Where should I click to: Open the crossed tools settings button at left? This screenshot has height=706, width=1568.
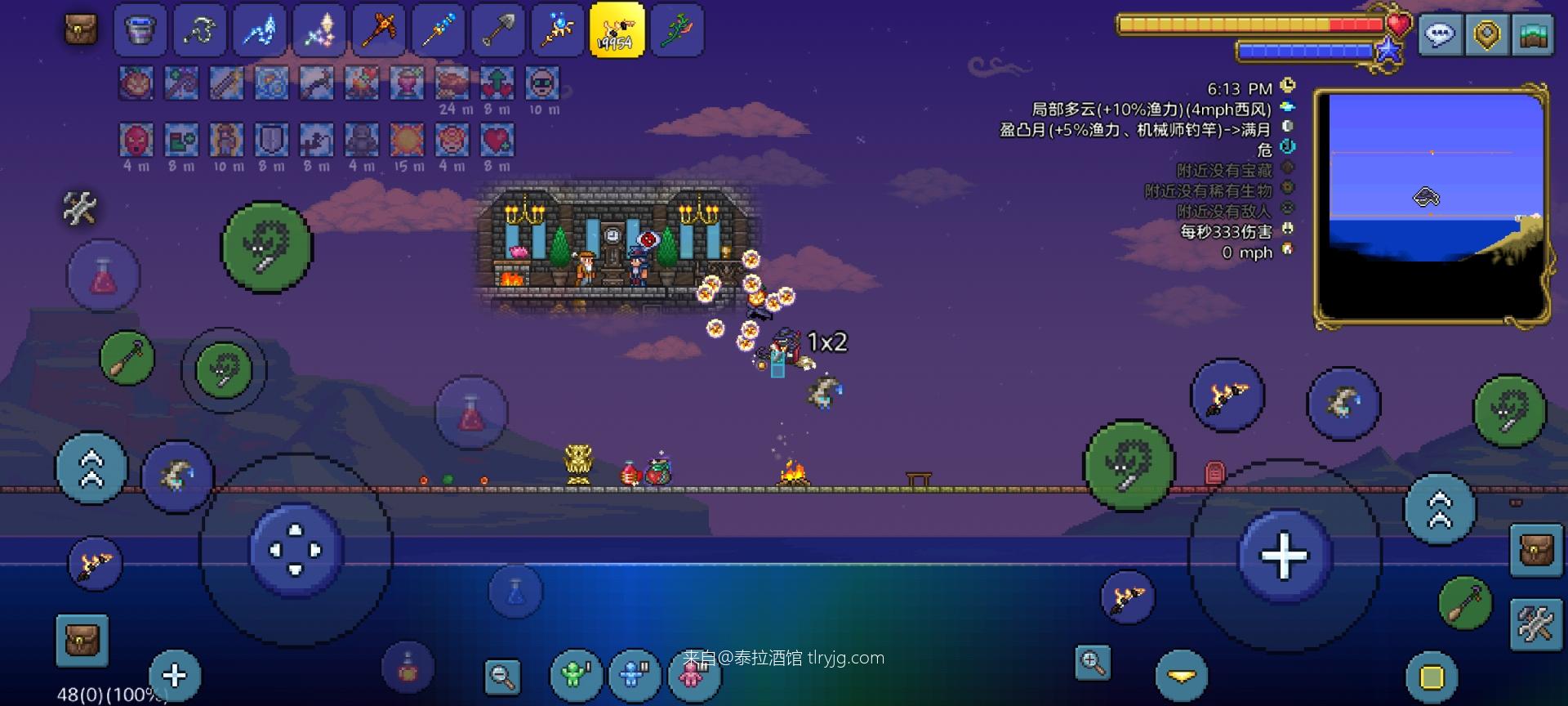tap(80, 208)
